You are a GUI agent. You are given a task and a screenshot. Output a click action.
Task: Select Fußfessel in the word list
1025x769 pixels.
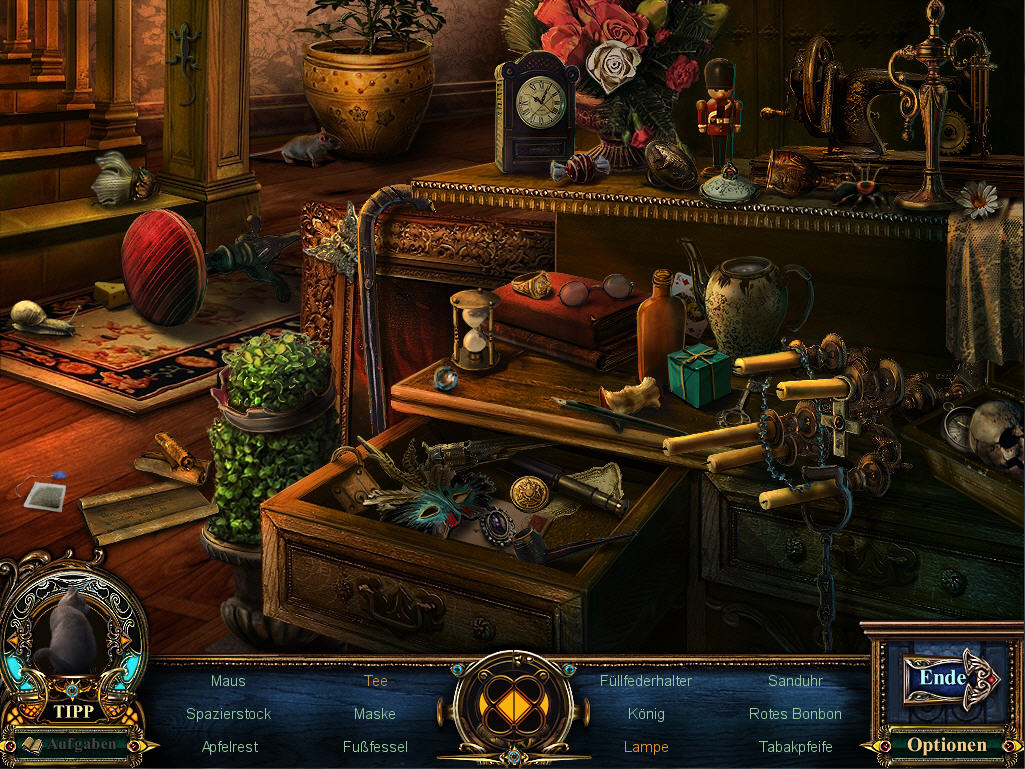[375, 747]
